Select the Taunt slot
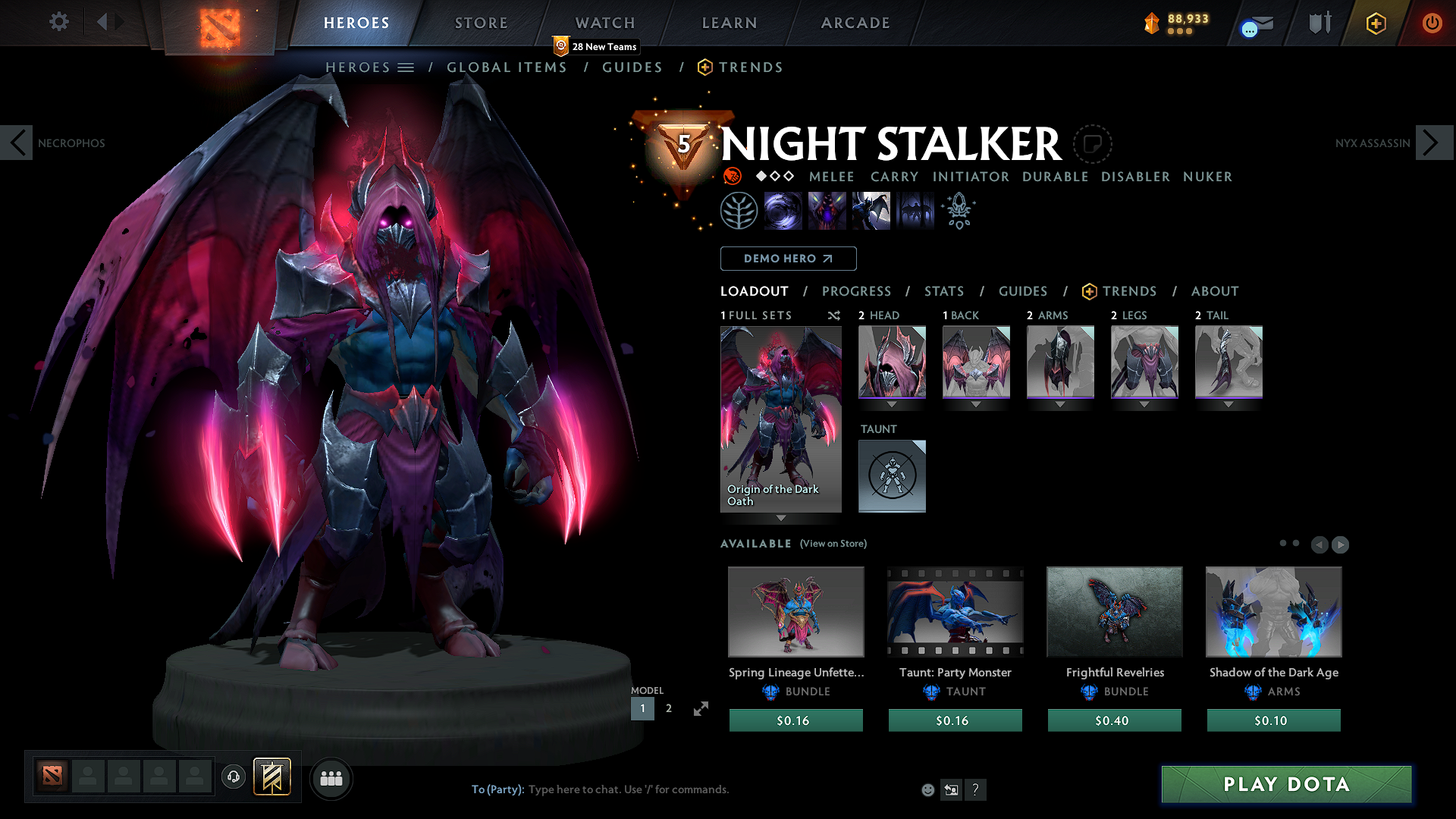The image size is (1456, 819). (892, 475)
